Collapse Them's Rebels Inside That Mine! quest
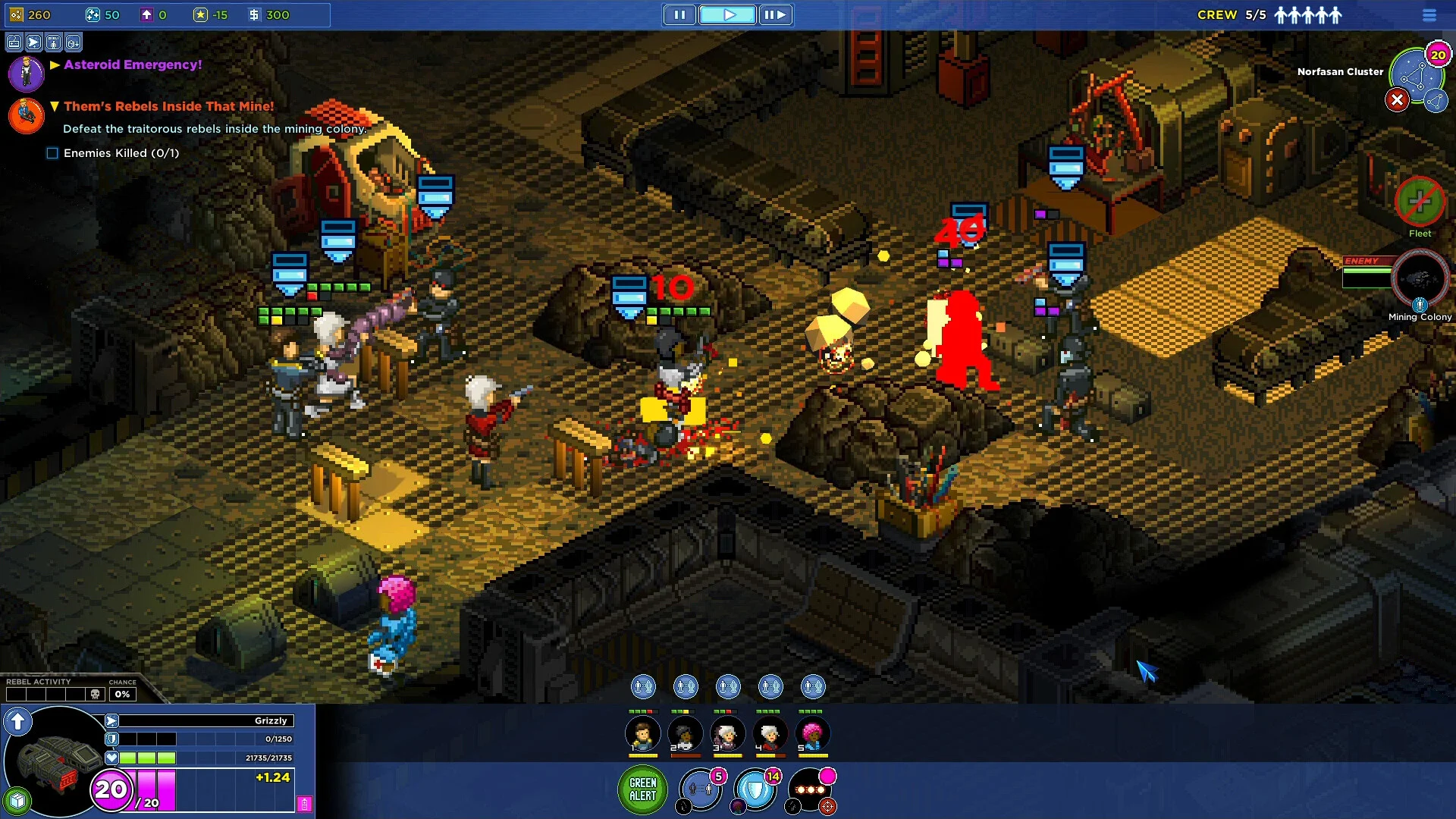The width and height of the screenshot is (1456, 819). click(55, 107)
